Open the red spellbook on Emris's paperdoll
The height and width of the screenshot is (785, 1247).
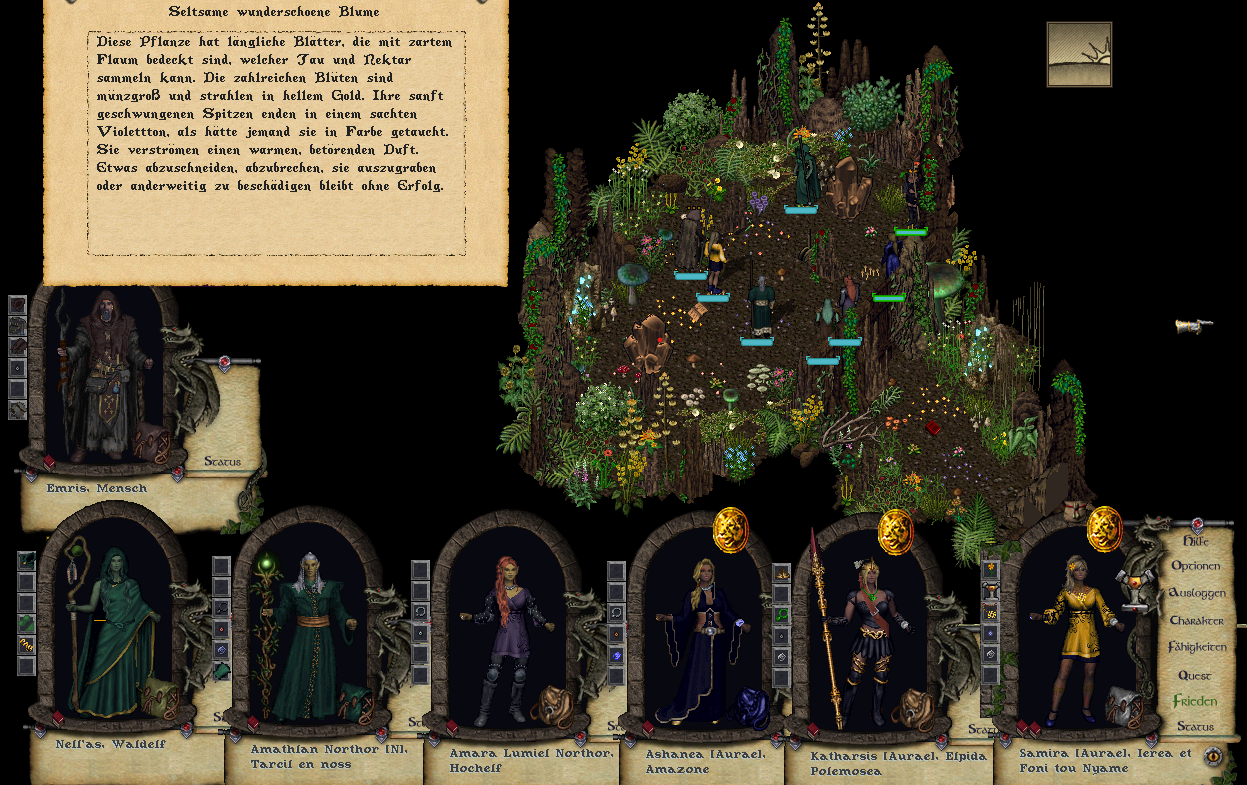tap(48, 461)
